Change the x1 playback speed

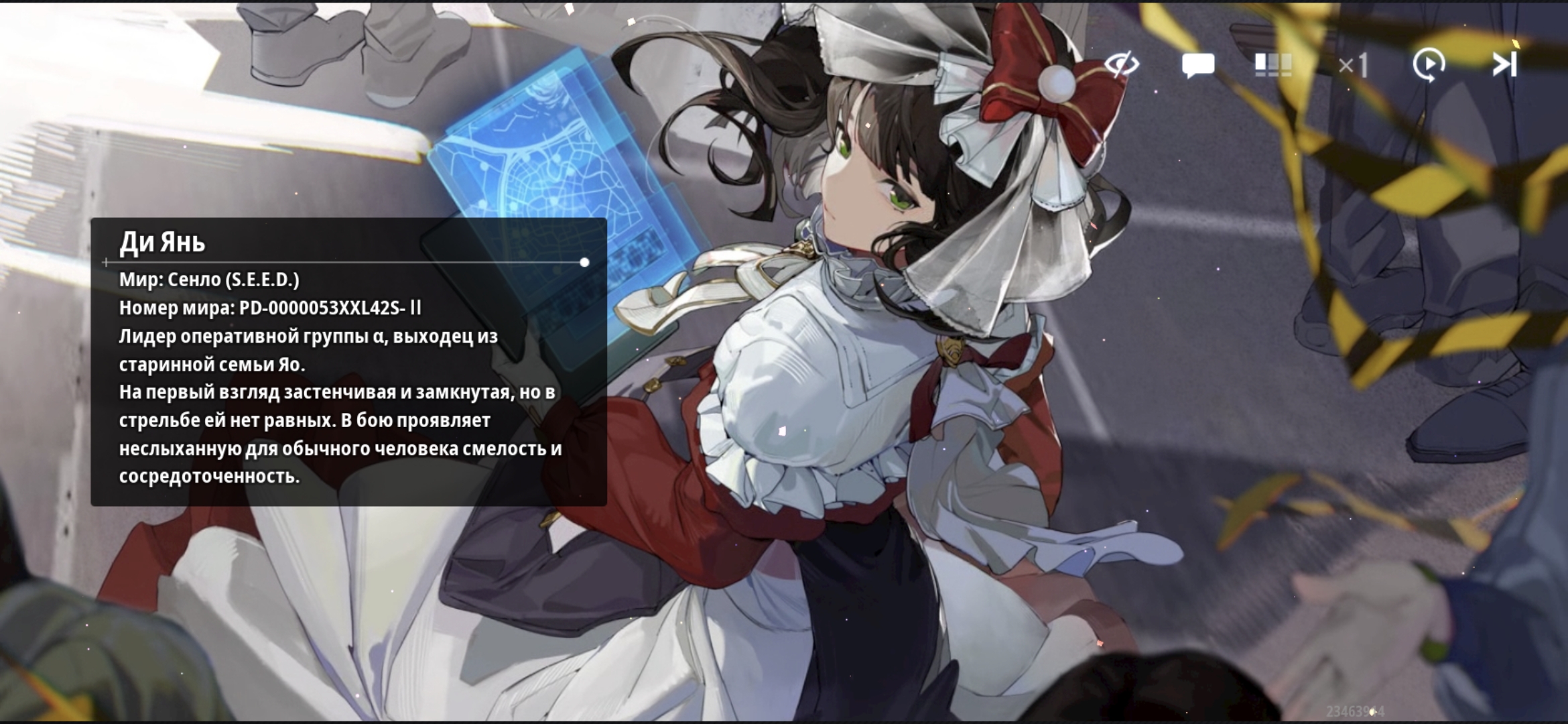1352,66
